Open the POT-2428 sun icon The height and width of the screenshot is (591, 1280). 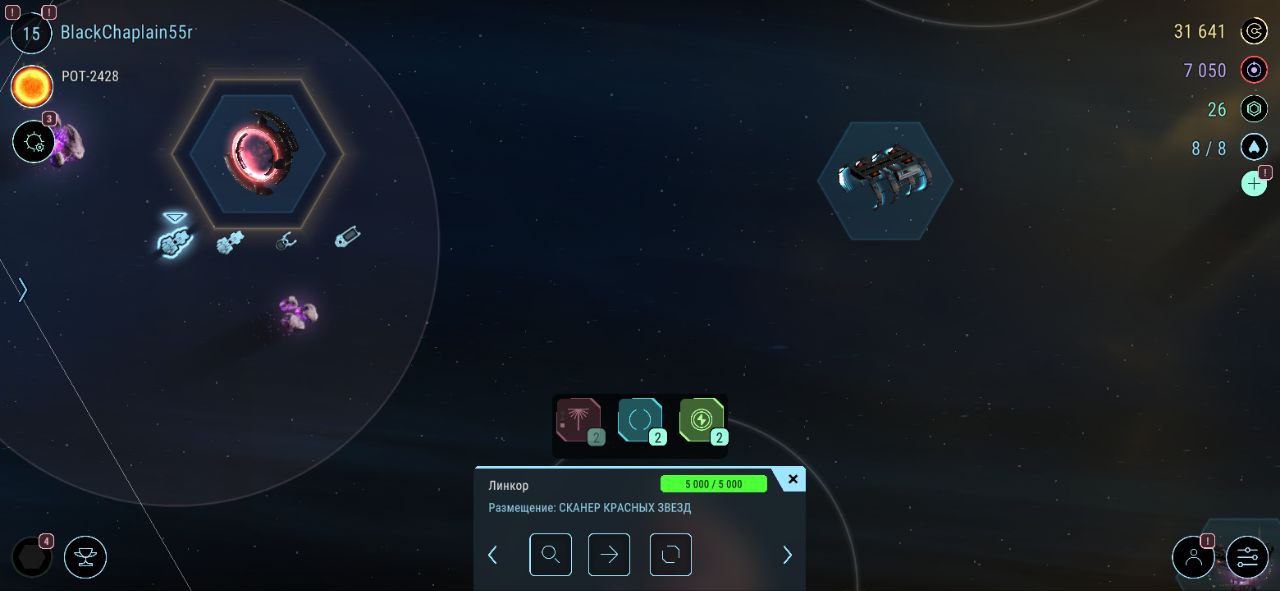click(x=31, y=87)
